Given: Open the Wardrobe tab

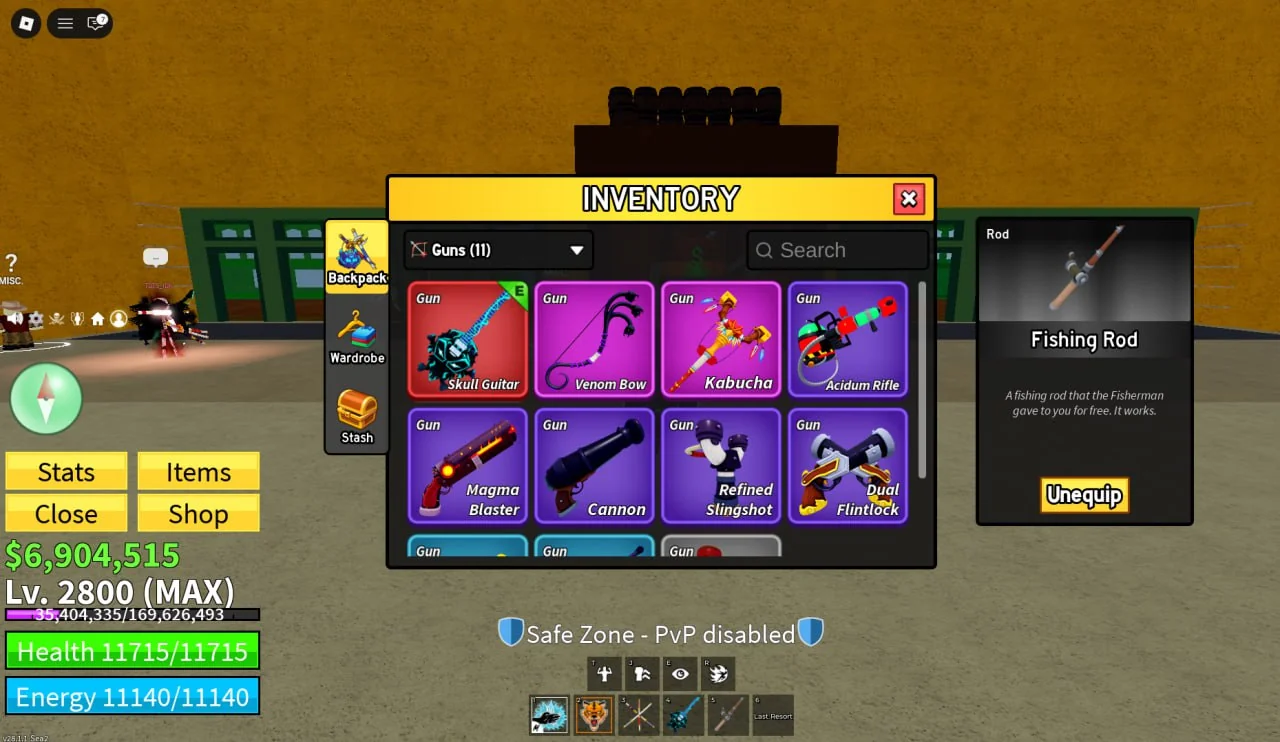Looking at the screenshot, I should (x=357, y=337).
